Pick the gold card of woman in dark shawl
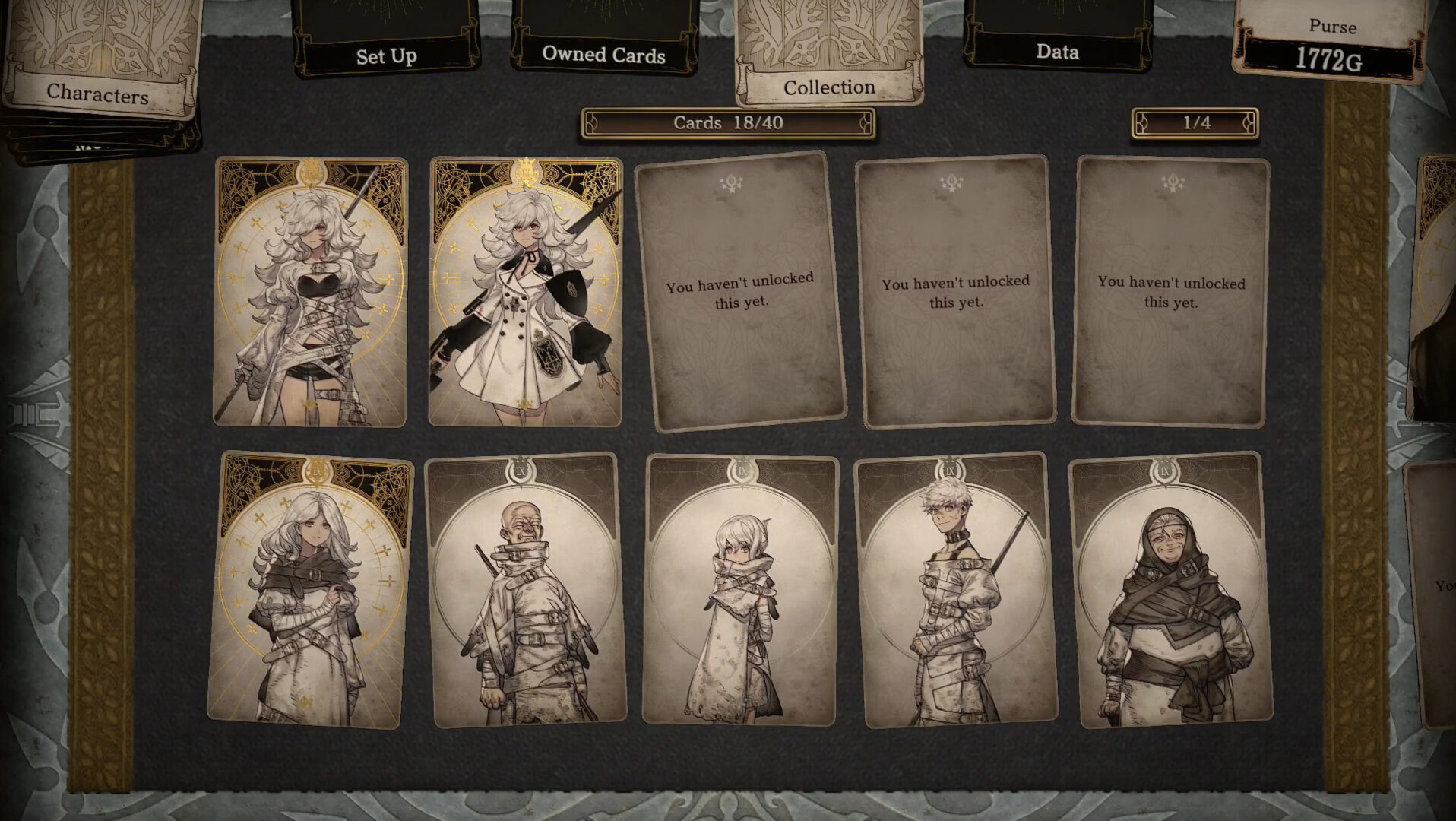This screenshot has width=1456, height=821. 311,590
